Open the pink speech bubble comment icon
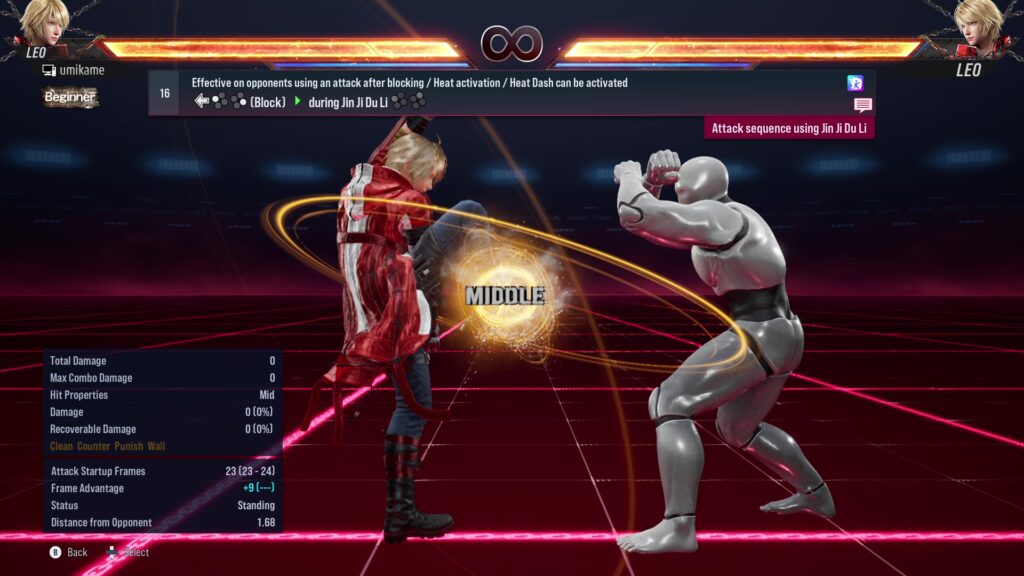1024x576 pixels. pos(862,105)
